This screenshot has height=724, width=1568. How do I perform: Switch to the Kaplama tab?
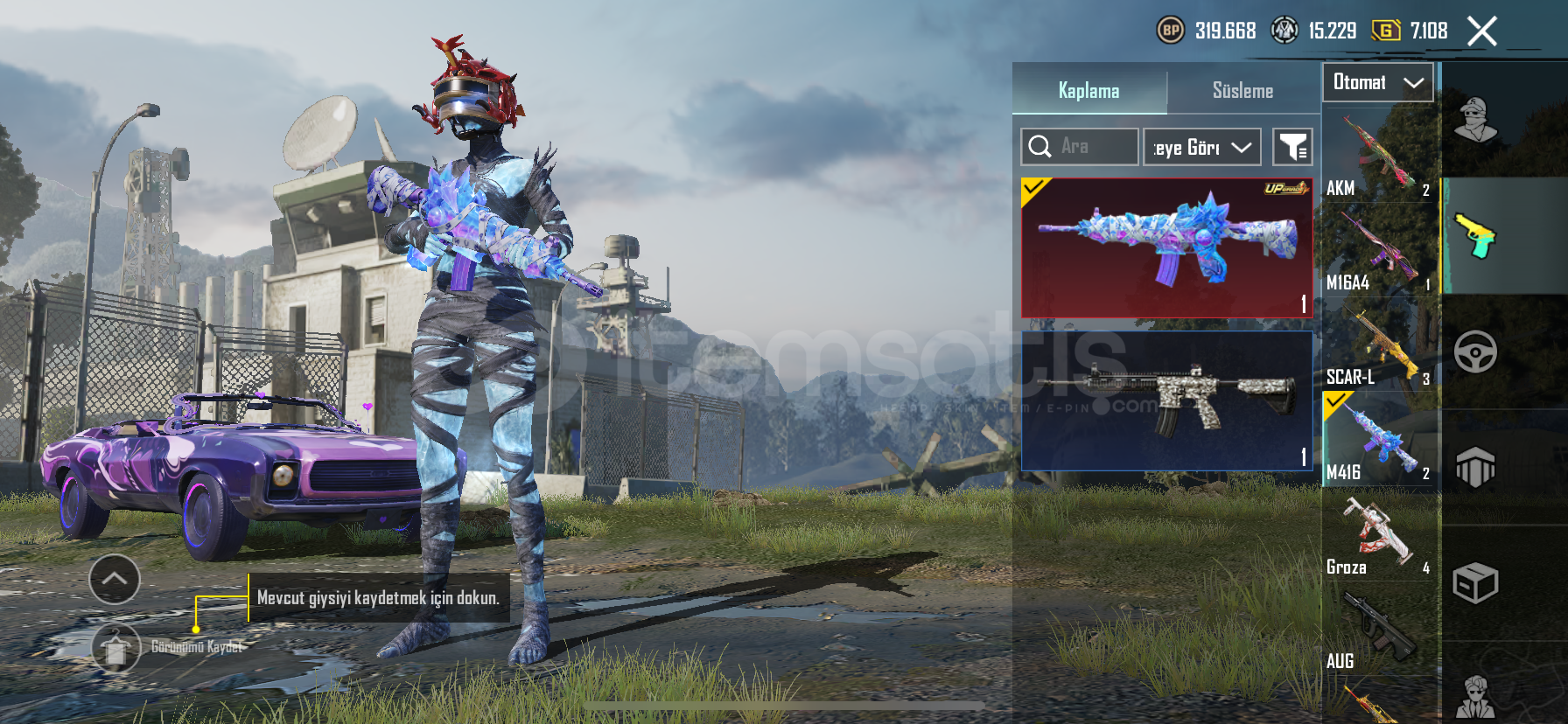click(x=1088, y=91)
